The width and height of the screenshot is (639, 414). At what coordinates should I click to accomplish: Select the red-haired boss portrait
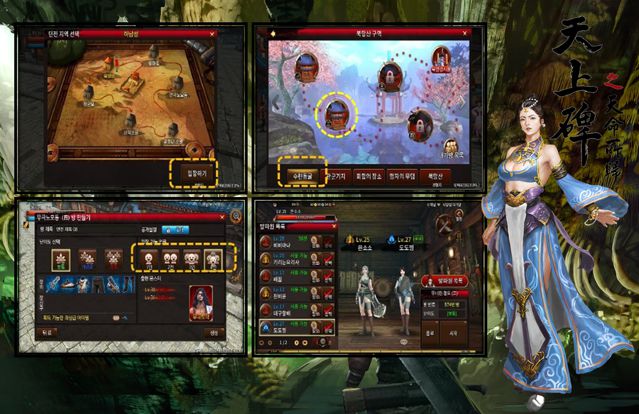point(201,299)
